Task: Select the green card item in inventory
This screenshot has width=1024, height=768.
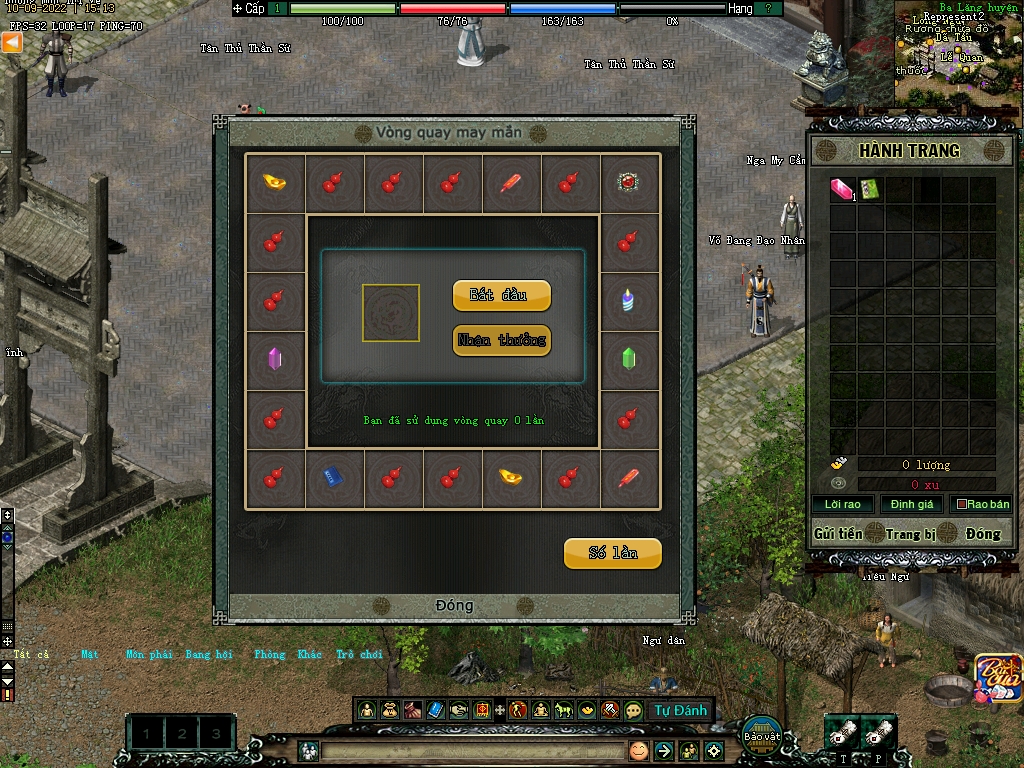Action: 869,189
